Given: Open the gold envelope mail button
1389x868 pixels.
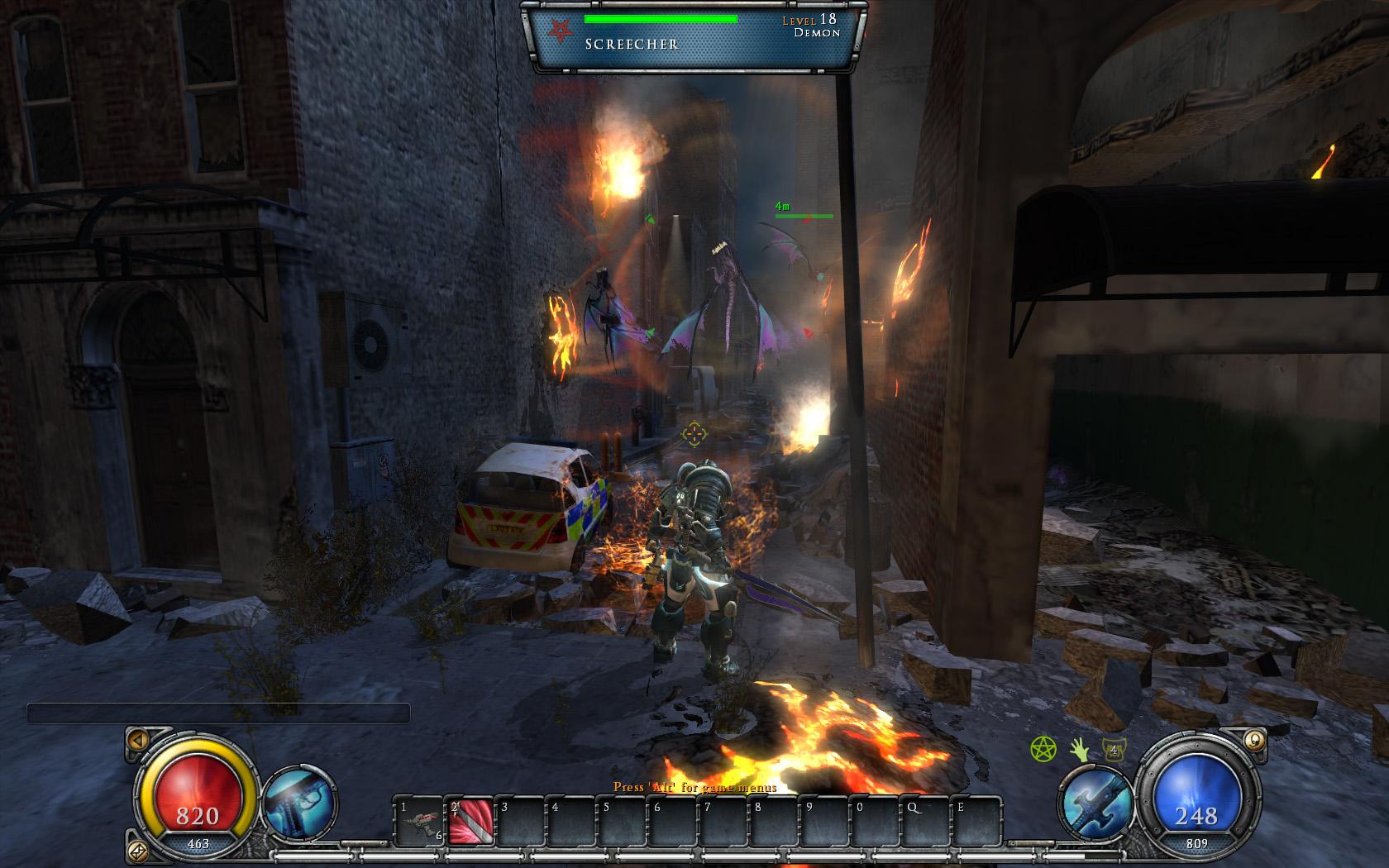Looking at the screenshot, I should (x=138, y=850).
